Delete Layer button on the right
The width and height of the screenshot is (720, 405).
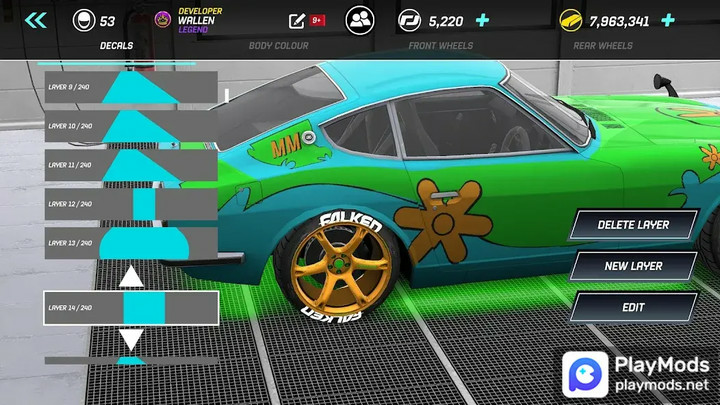point(633,225)
